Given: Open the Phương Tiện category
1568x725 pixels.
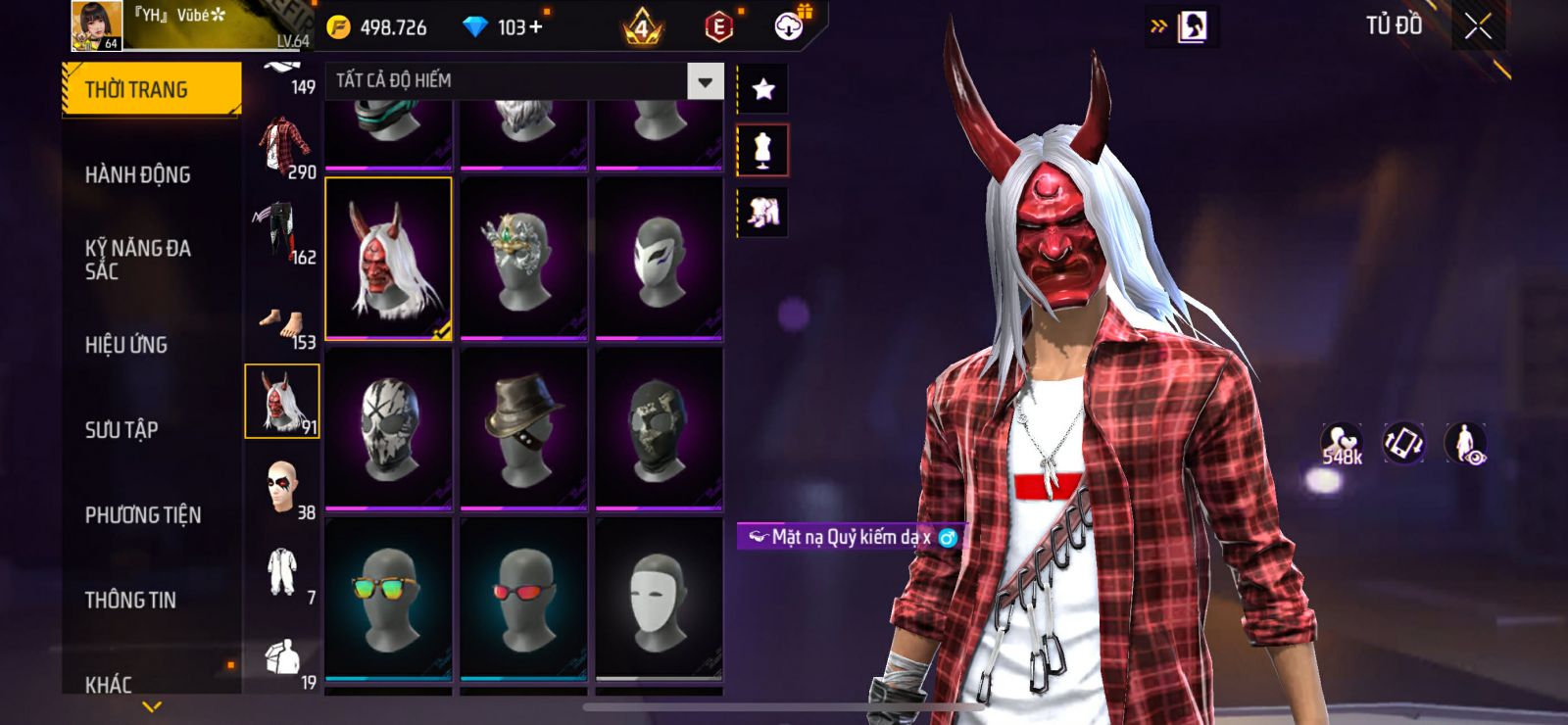Looking at the screenshot, I should [x=143, y=515].
